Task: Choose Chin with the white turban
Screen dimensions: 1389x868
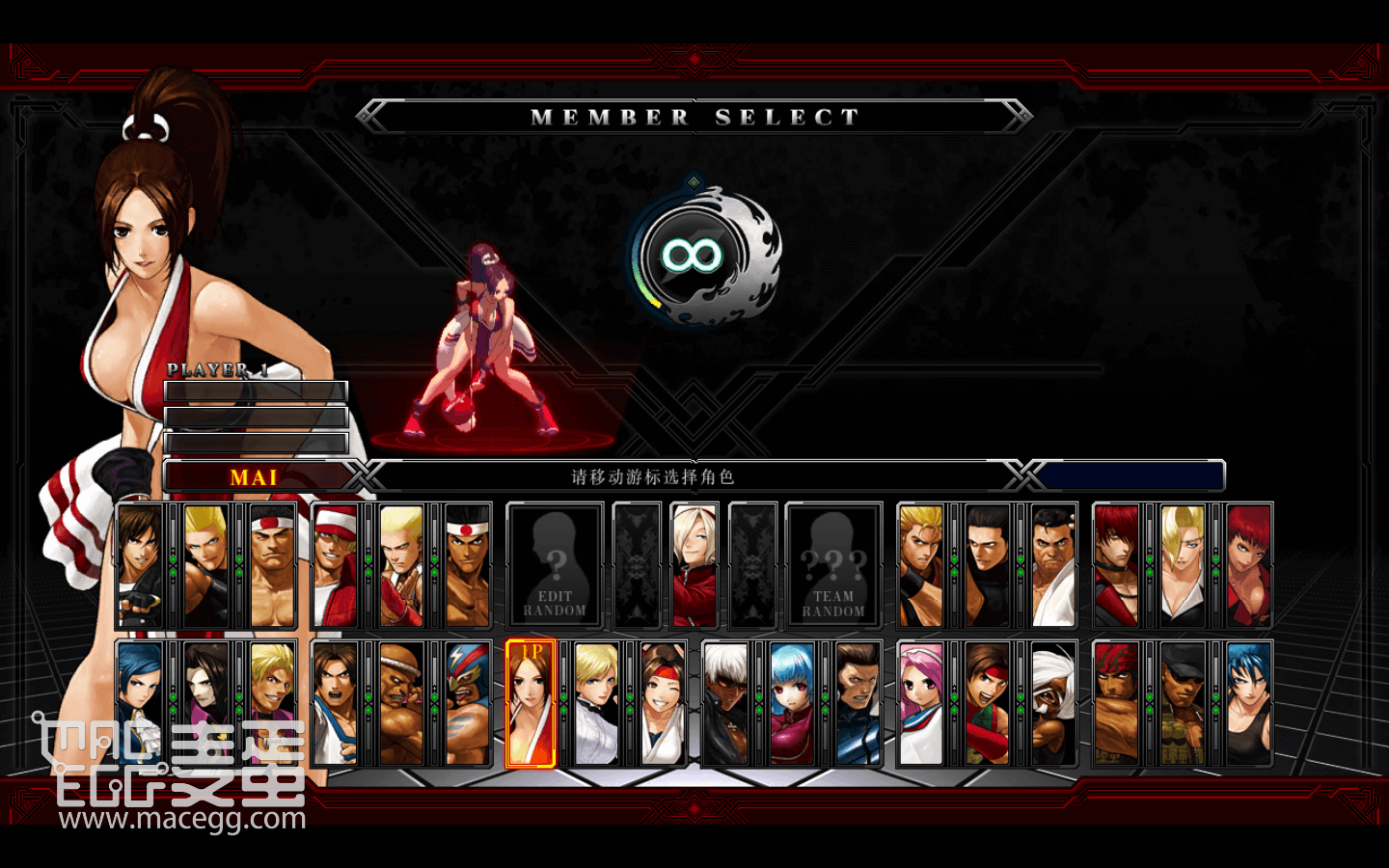Action: [x=1052, y=703]
